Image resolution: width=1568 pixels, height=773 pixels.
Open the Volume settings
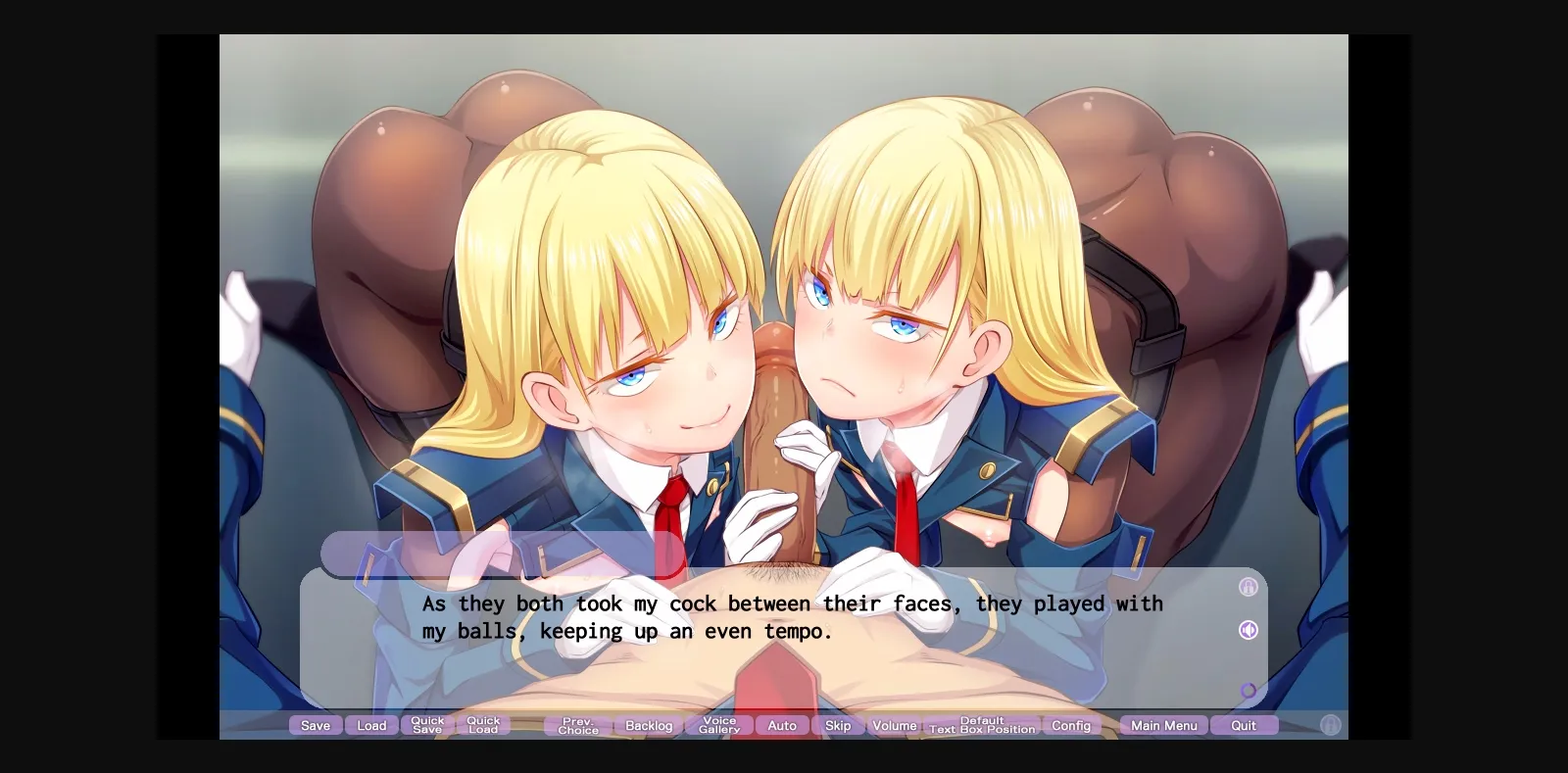[894, 725]
